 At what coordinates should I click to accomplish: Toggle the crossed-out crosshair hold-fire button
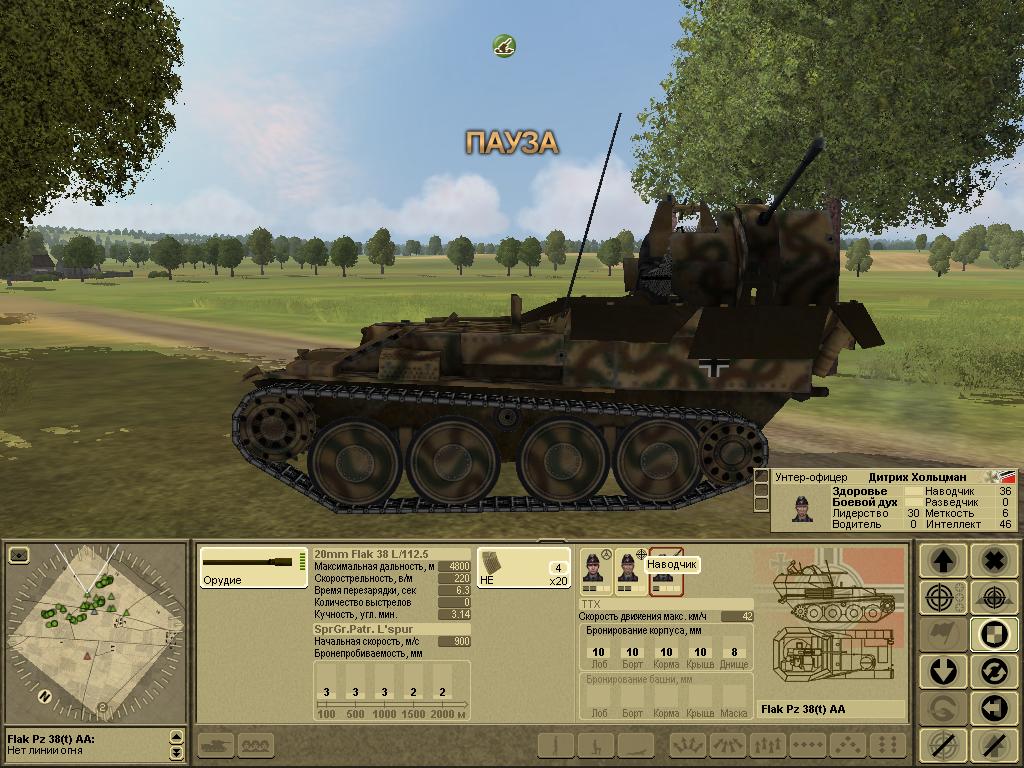point(942,744)
